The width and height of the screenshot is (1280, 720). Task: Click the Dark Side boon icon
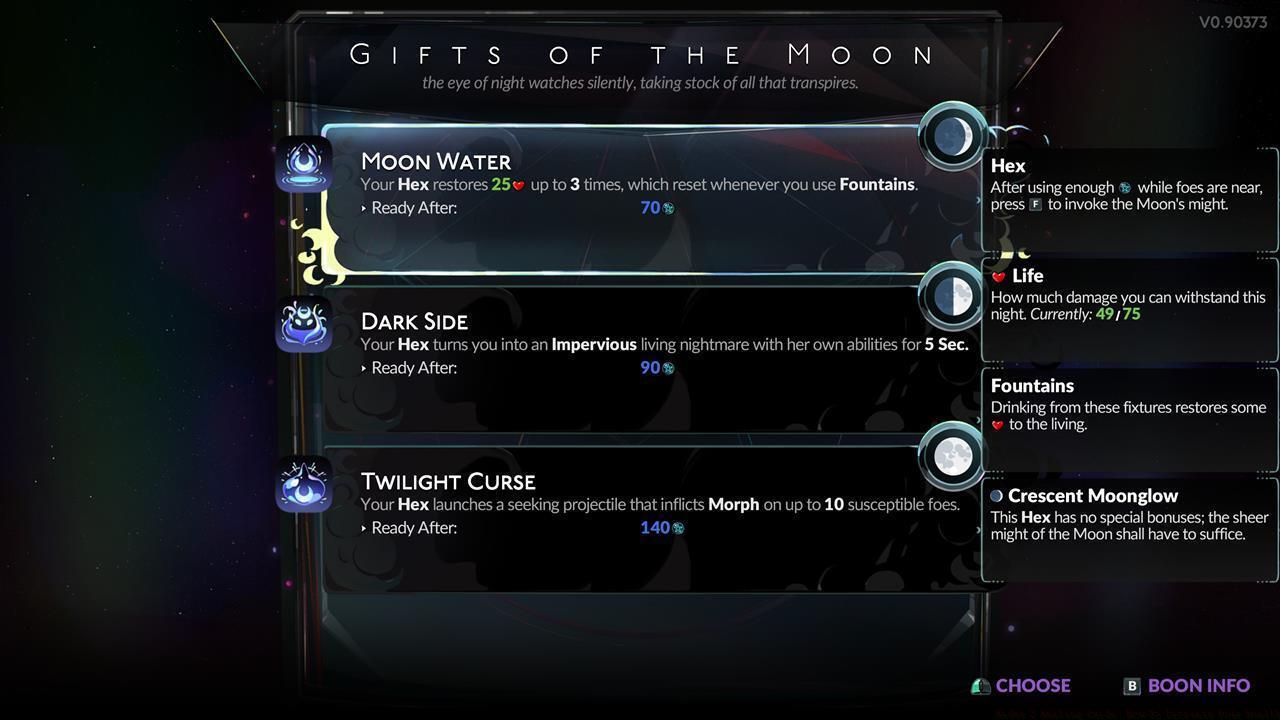303,323
